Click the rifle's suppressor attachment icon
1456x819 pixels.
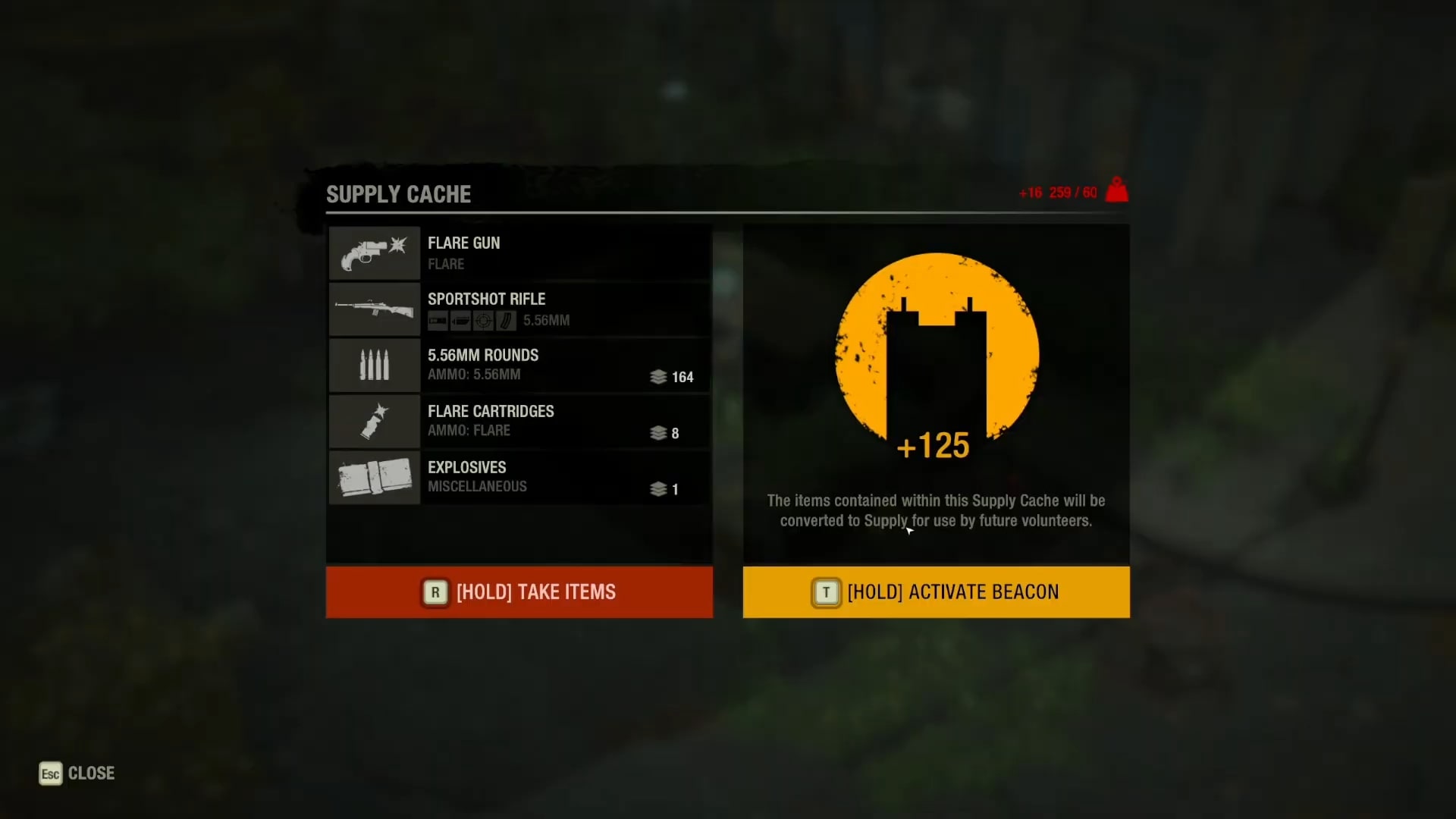[461, 321]
